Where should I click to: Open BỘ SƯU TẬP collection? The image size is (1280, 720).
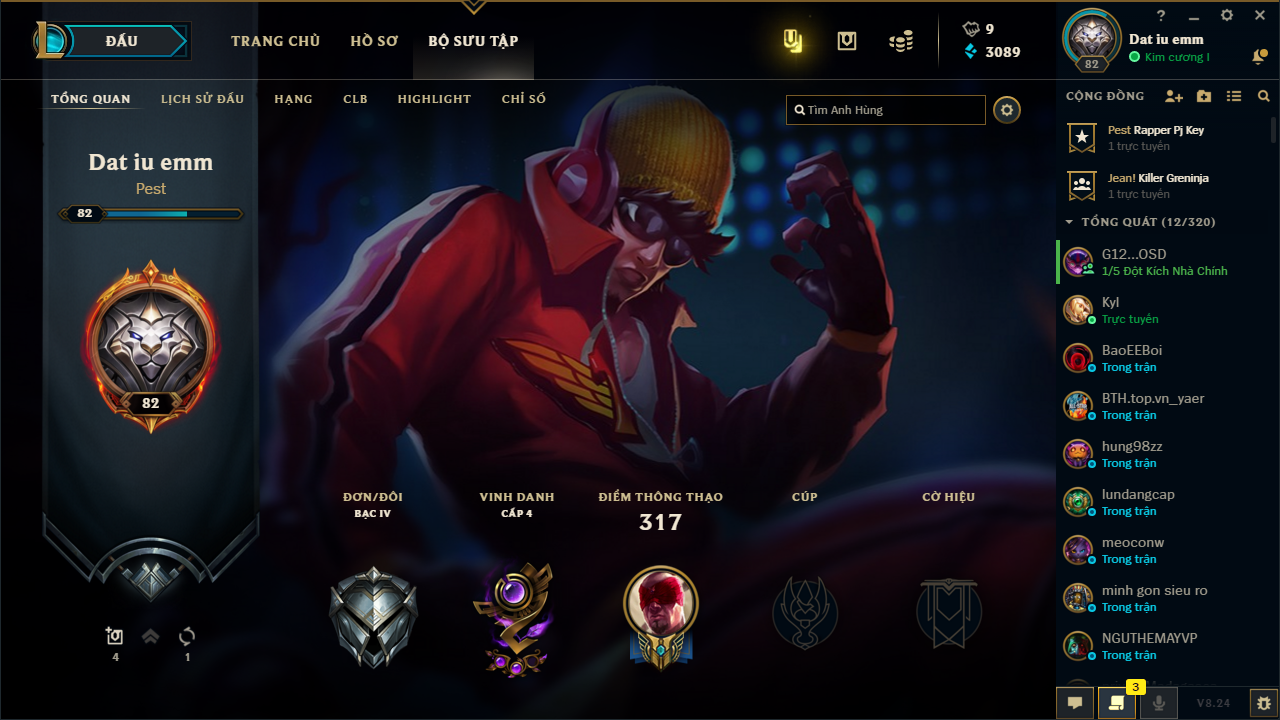(x=473, y=41)
